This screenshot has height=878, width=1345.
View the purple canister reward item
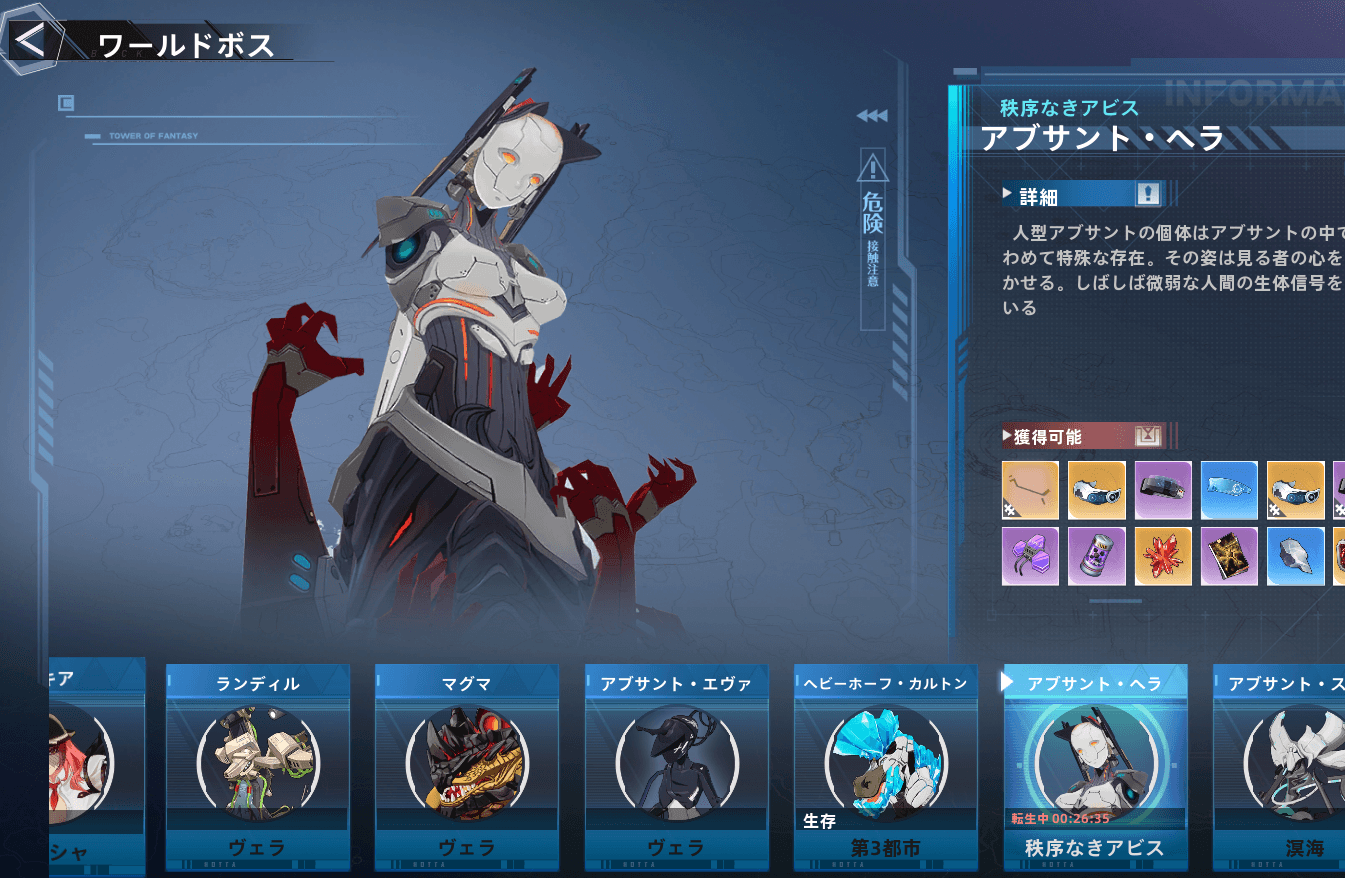tap(1096, 556)
